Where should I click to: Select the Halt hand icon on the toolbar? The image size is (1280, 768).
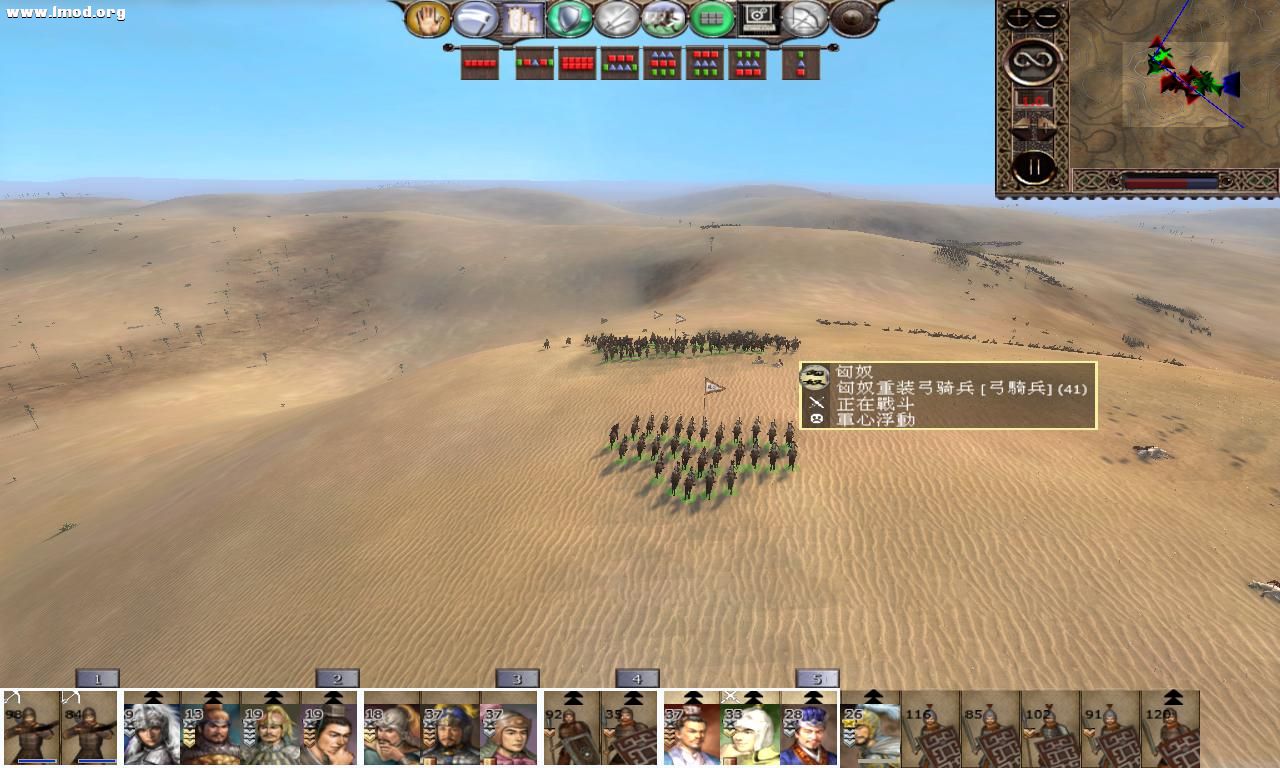click(430, 18)
